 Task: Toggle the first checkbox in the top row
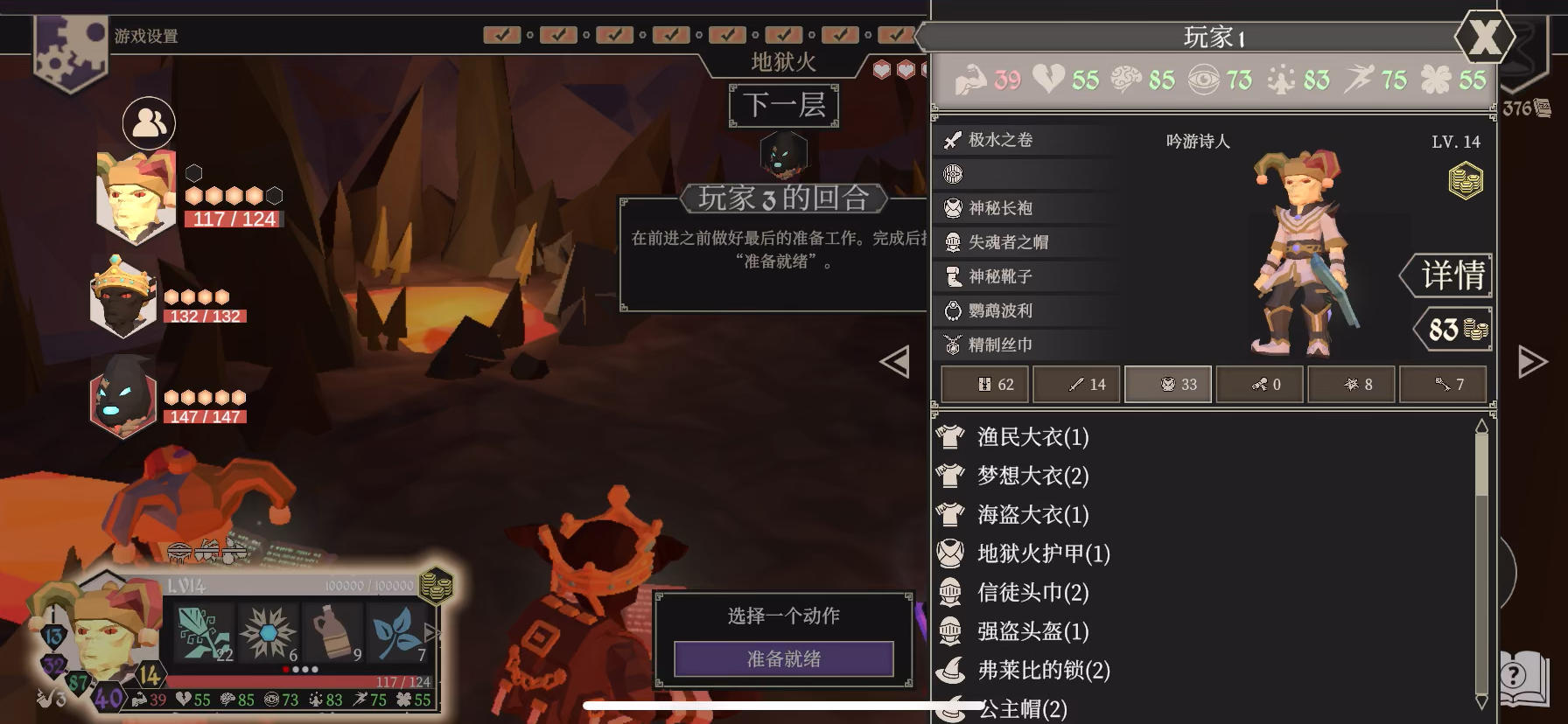(504, 36)
